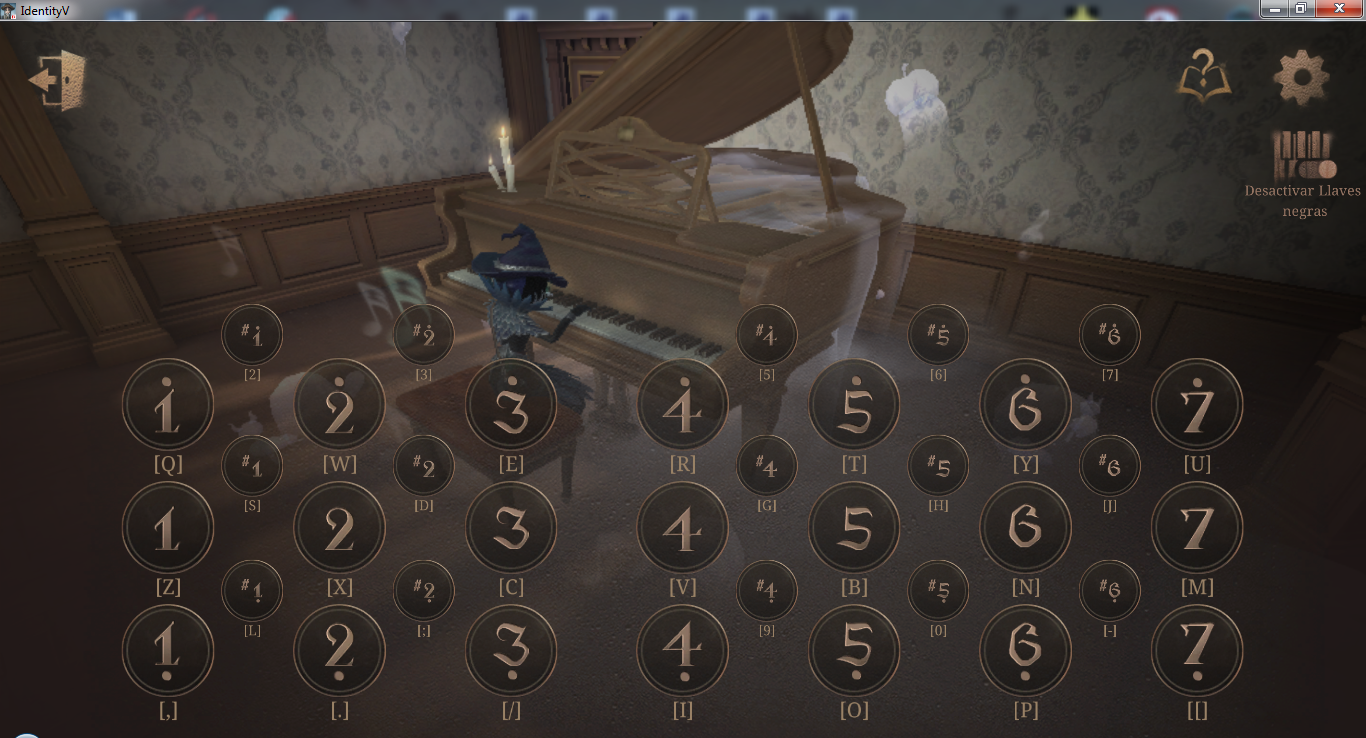The image size is (1366, 738).
Task: Play the sharp note #2 marked [3]
Action: pyautogui.click(x=424, y=334)
